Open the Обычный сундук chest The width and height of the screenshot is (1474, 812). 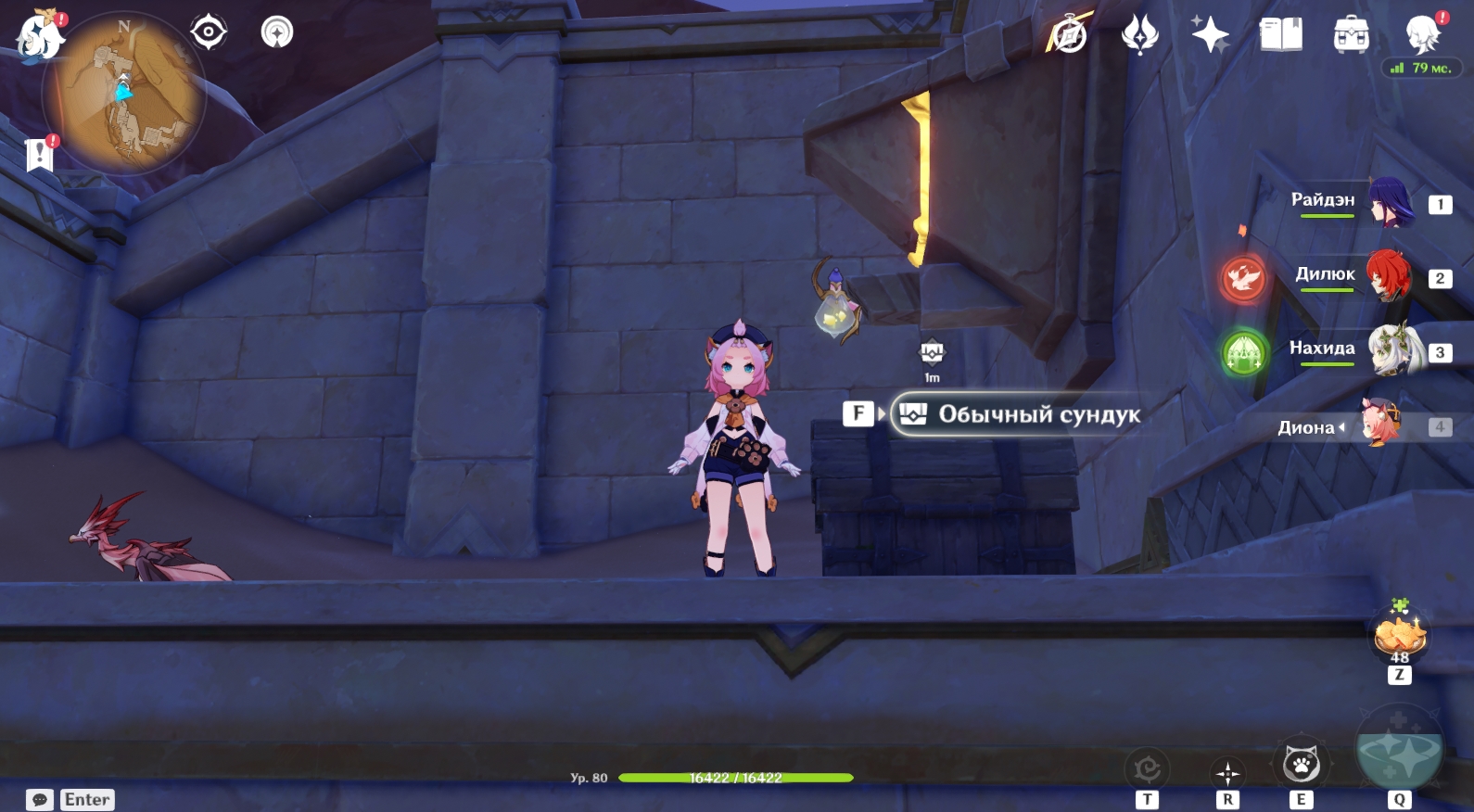click(x=1016, y=414)
